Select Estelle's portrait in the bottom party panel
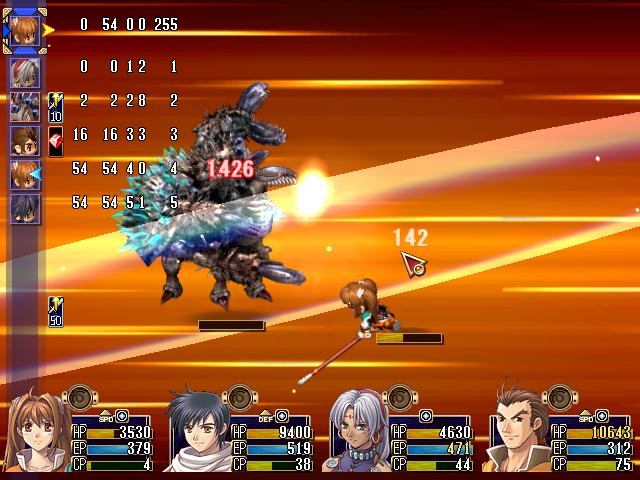The width and height of the screenshot is (640, 480). pos(40,432)
